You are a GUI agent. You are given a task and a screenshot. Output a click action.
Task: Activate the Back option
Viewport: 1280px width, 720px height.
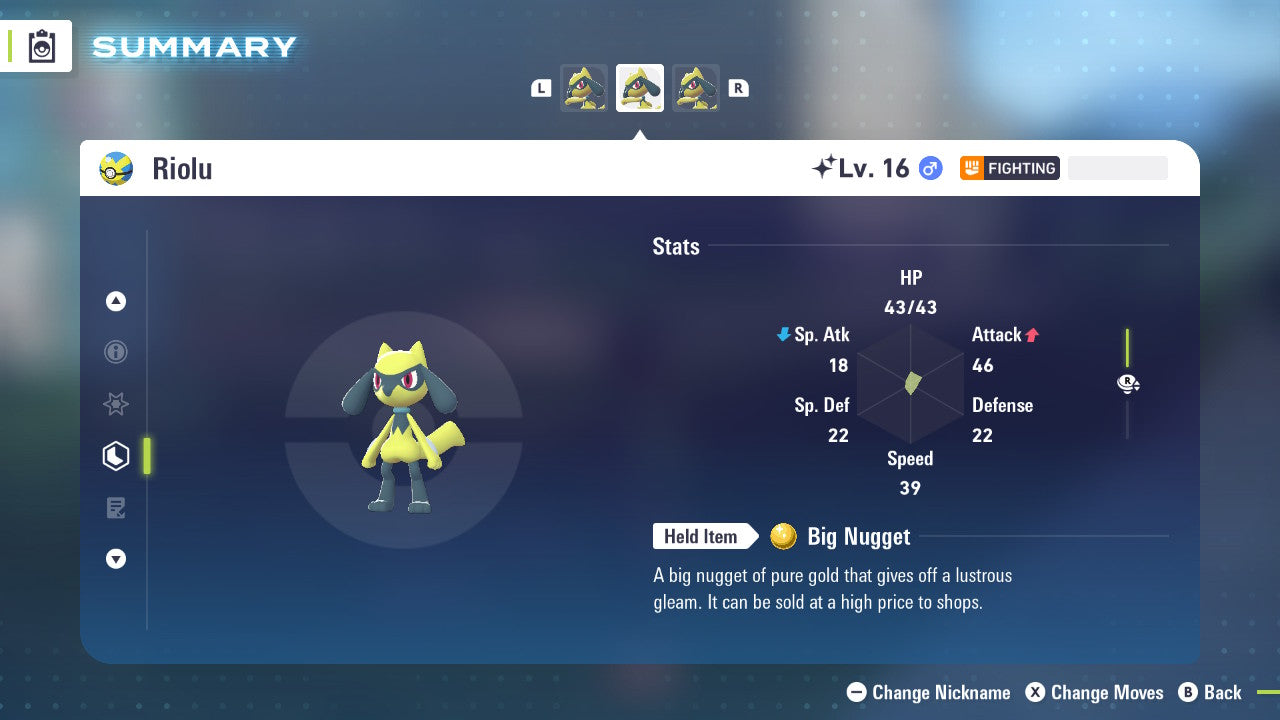pyautogui.click(x=1211, y=692)
